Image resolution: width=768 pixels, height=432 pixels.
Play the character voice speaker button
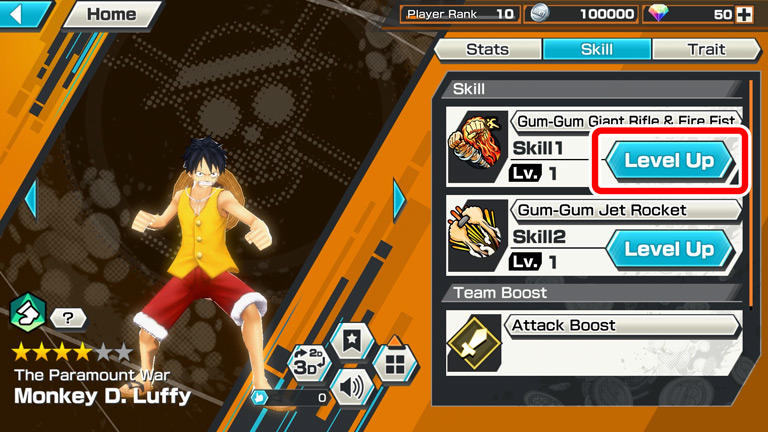[352, 386]
